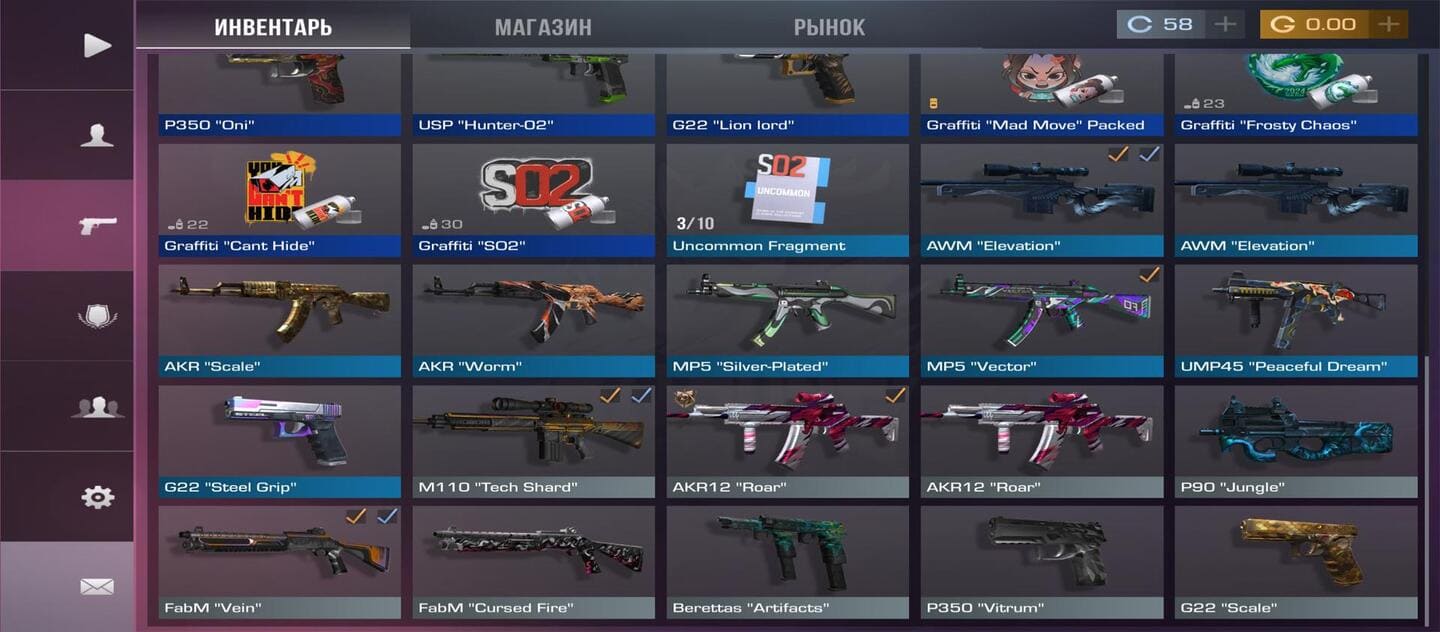Open the profile silhouette icon
This screenshot has height=632, width=1440.
tap(97, 135)
